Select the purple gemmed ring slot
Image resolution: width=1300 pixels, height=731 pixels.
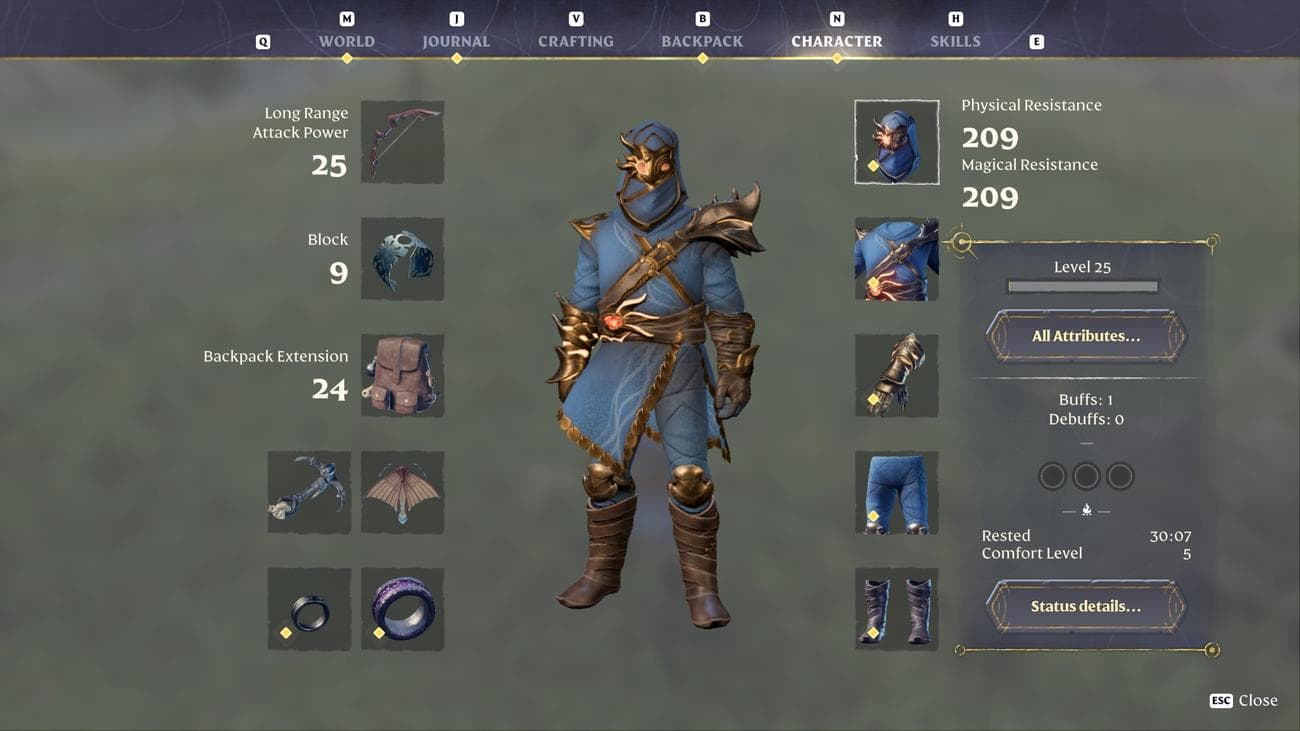(x=402, y=609)
